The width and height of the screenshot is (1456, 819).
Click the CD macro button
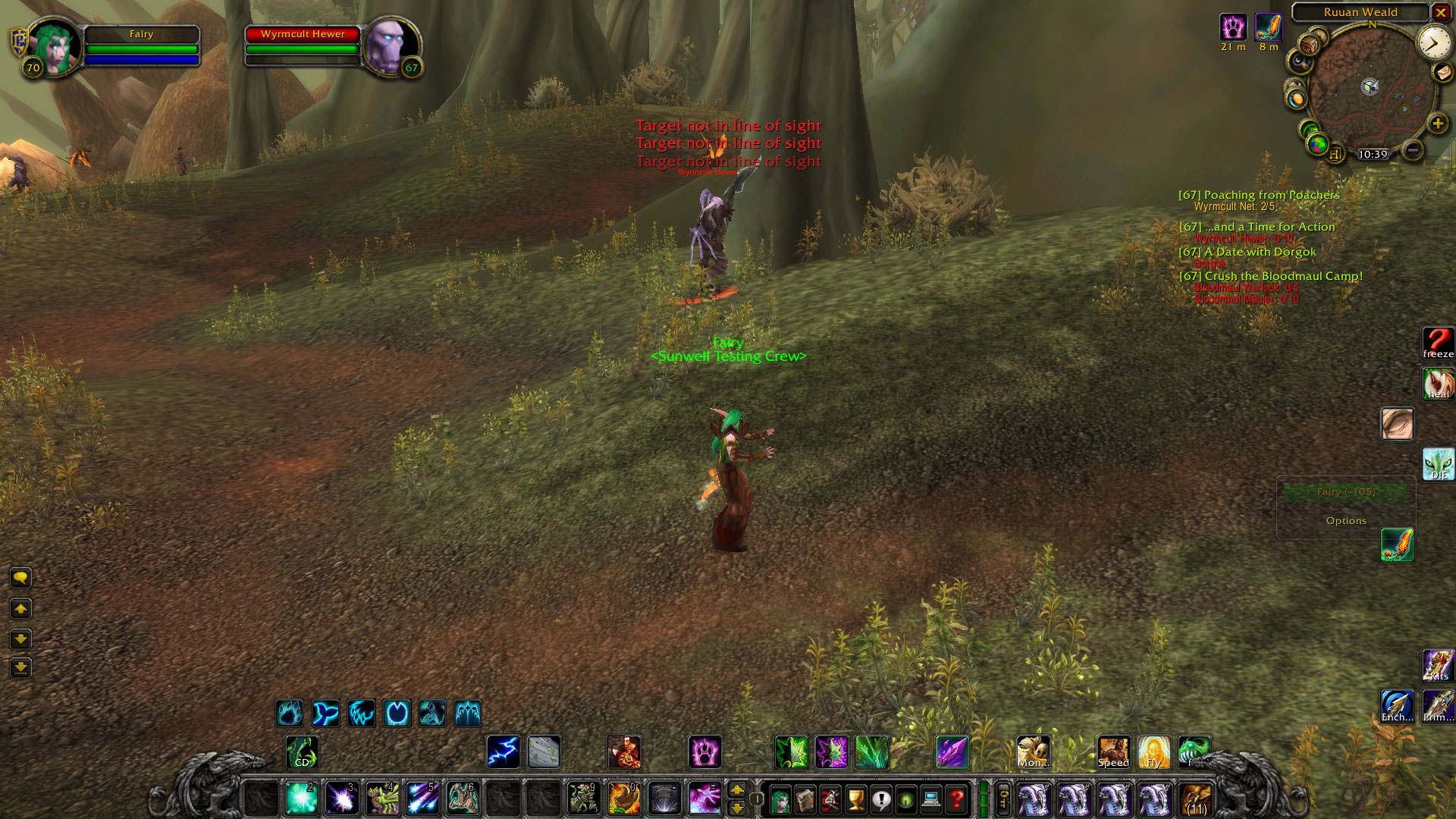pos(301,752)
